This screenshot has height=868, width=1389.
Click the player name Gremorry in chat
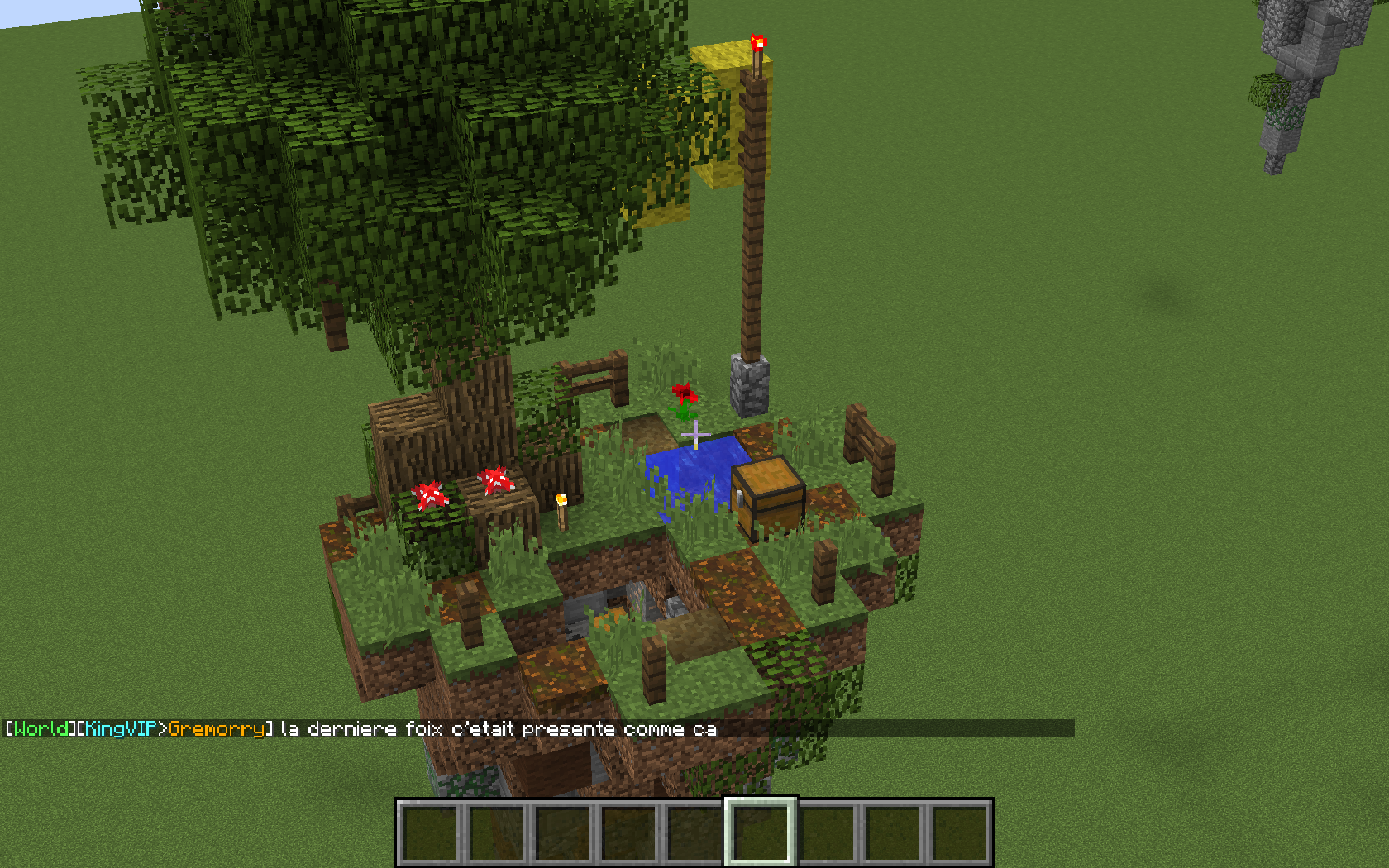click(216, 728)
